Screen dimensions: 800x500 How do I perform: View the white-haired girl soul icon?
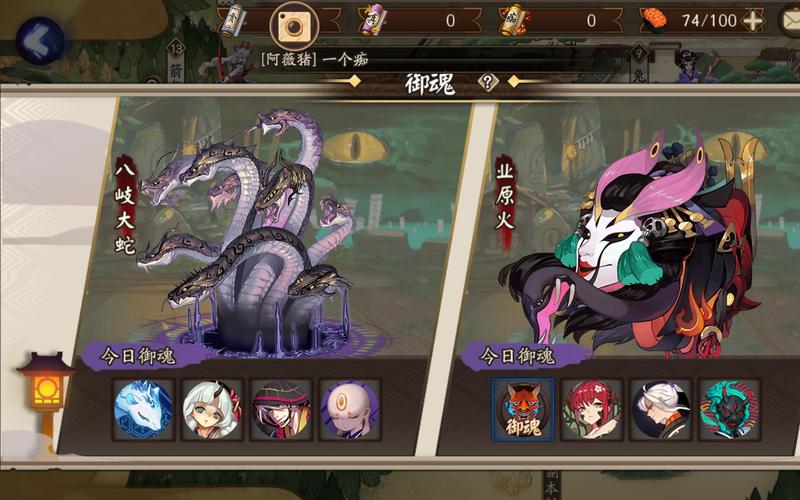(212, 409)
